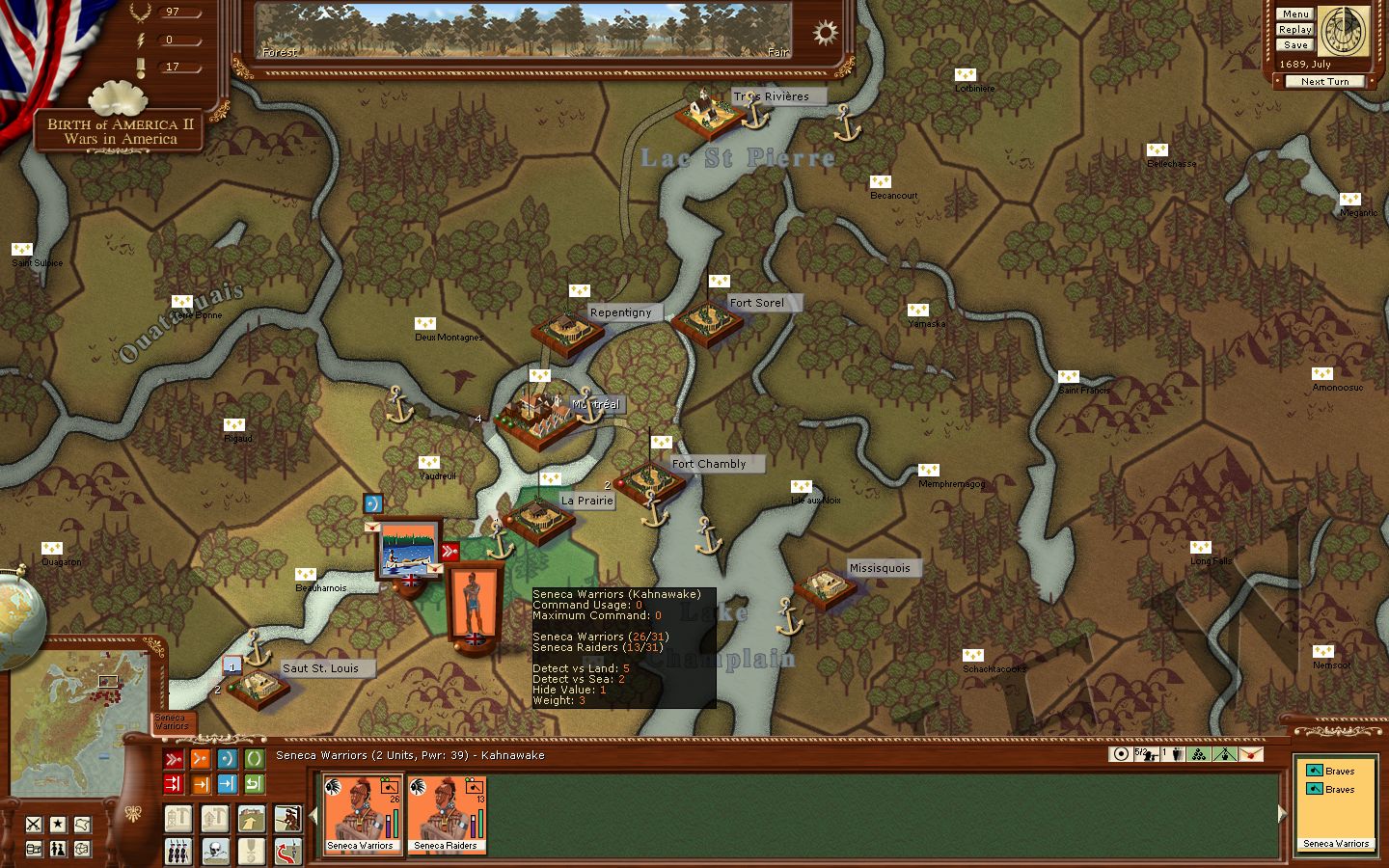Click the Replay button
This screenshot has width=1389, height=868.
click(x=1294, y=30)
